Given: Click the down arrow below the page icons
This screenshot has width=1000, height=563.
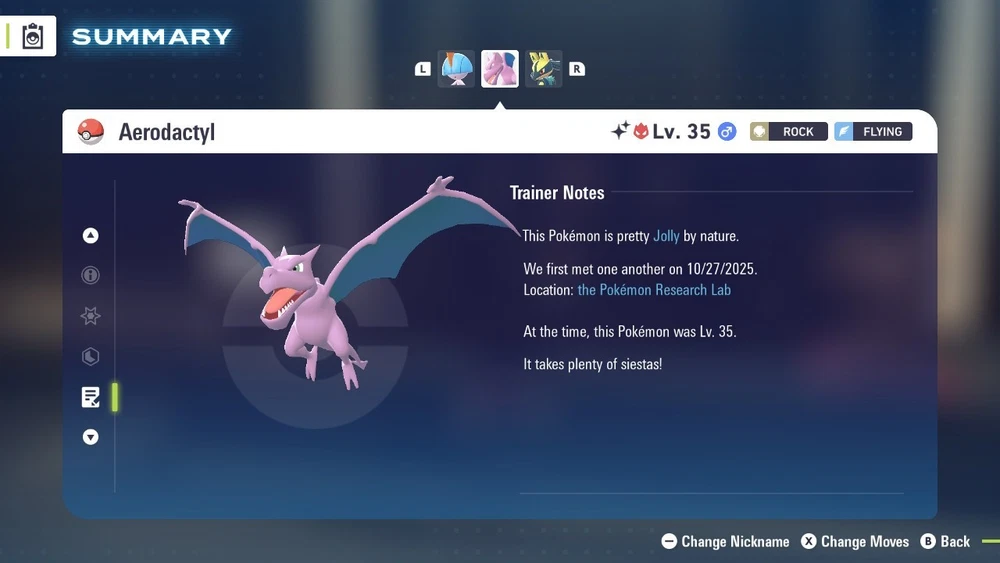Looking at the screenshot, I should point(91,437).
